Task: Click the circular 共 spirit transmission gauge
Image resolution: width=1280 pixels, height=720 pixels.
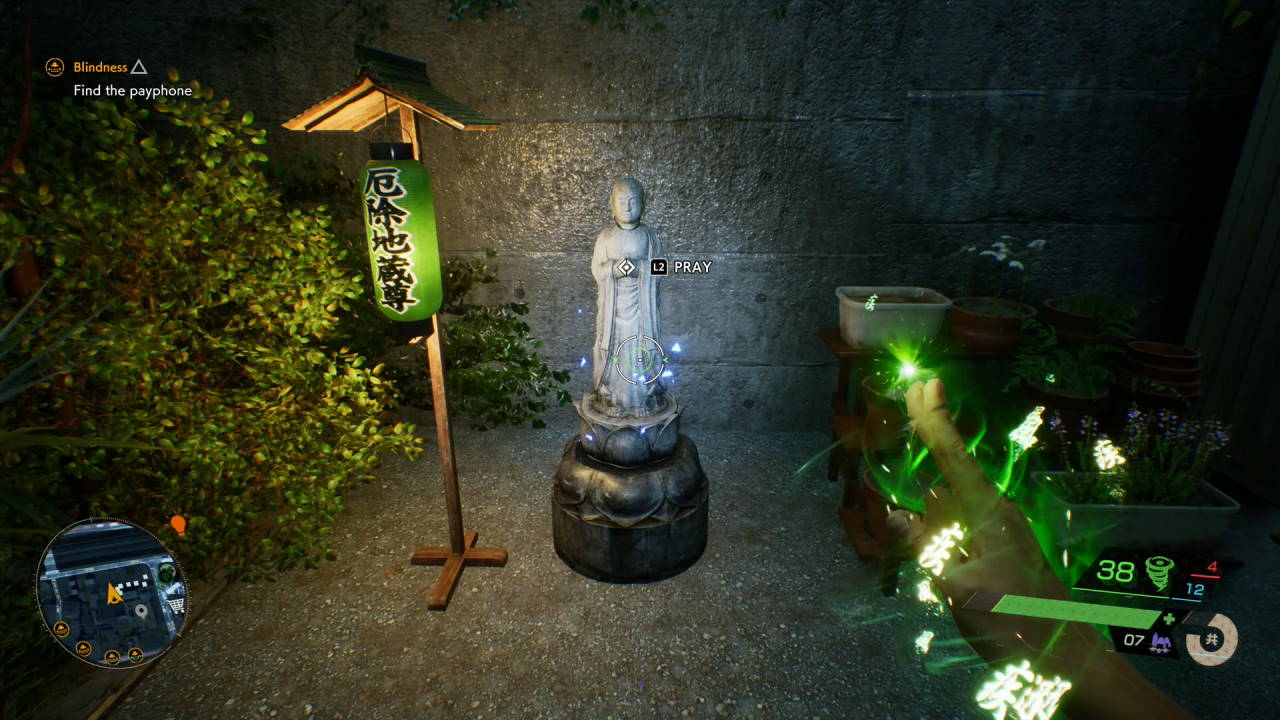Action: (1211, 640)
